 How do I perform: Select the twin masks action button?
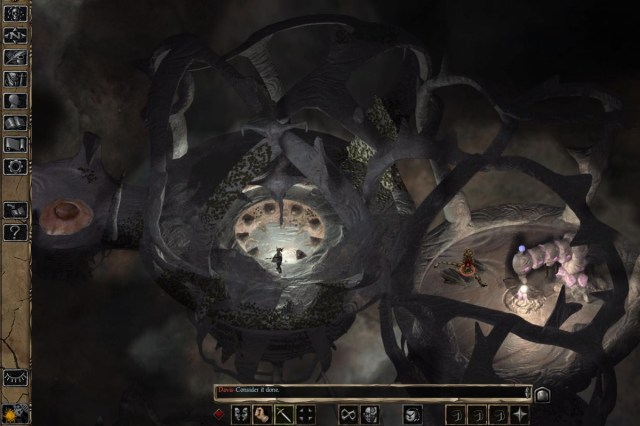(241, 414)
